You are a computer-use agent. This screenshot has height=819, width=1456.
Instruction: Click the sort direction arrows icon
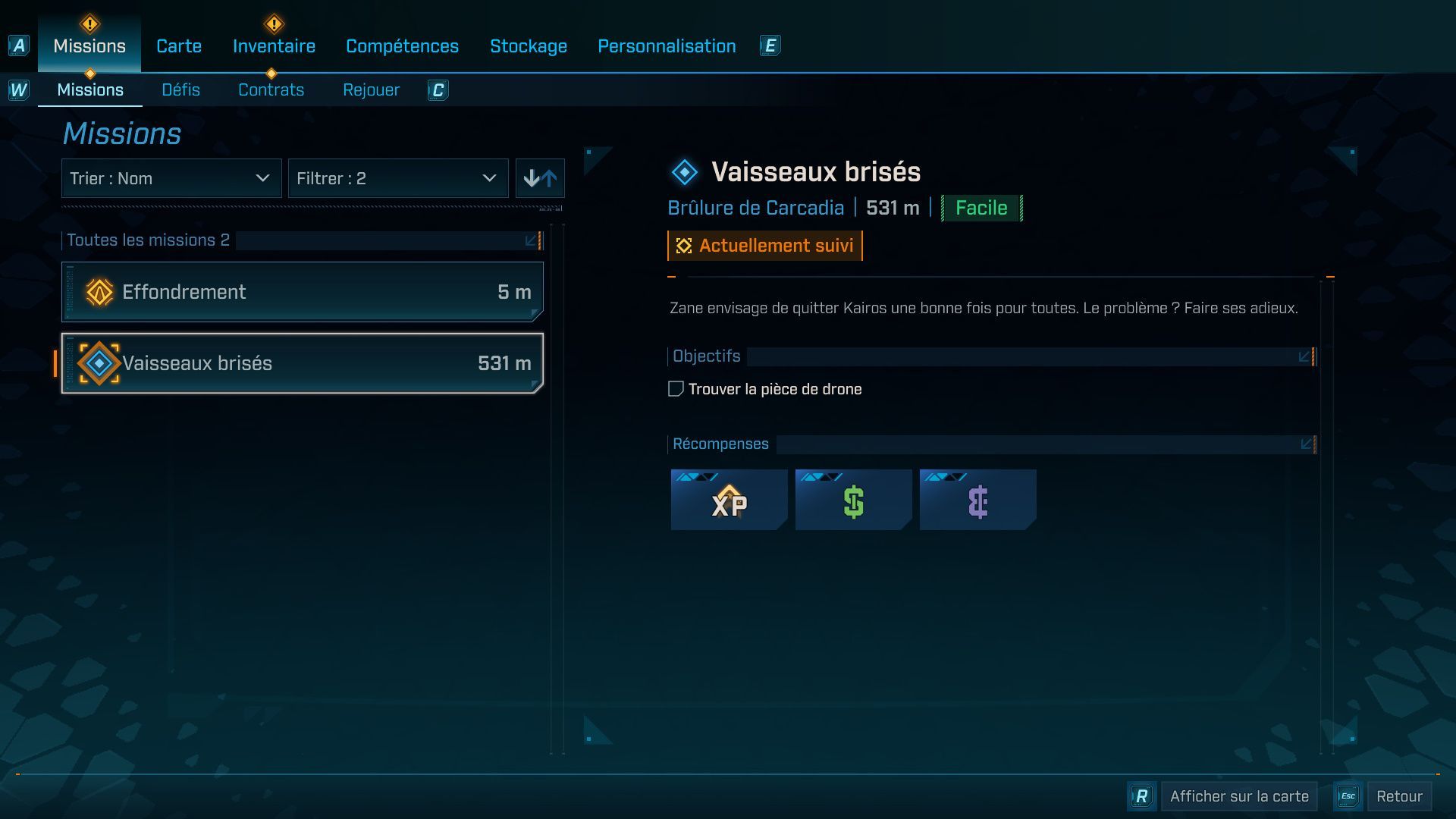[540, 178]
